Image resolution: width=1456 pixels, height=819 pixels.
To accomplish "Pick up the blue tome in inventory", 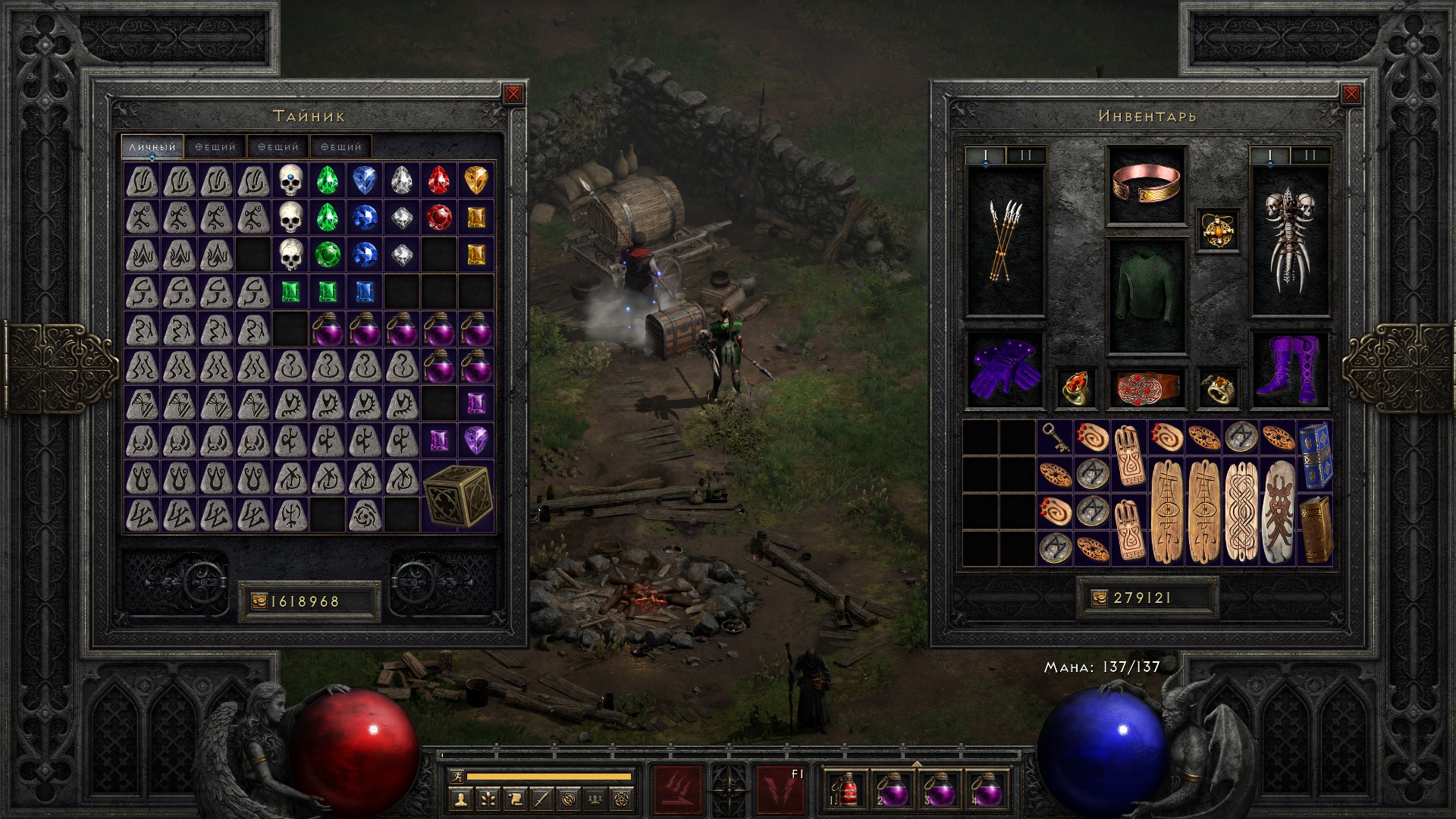I will 1316,455.
